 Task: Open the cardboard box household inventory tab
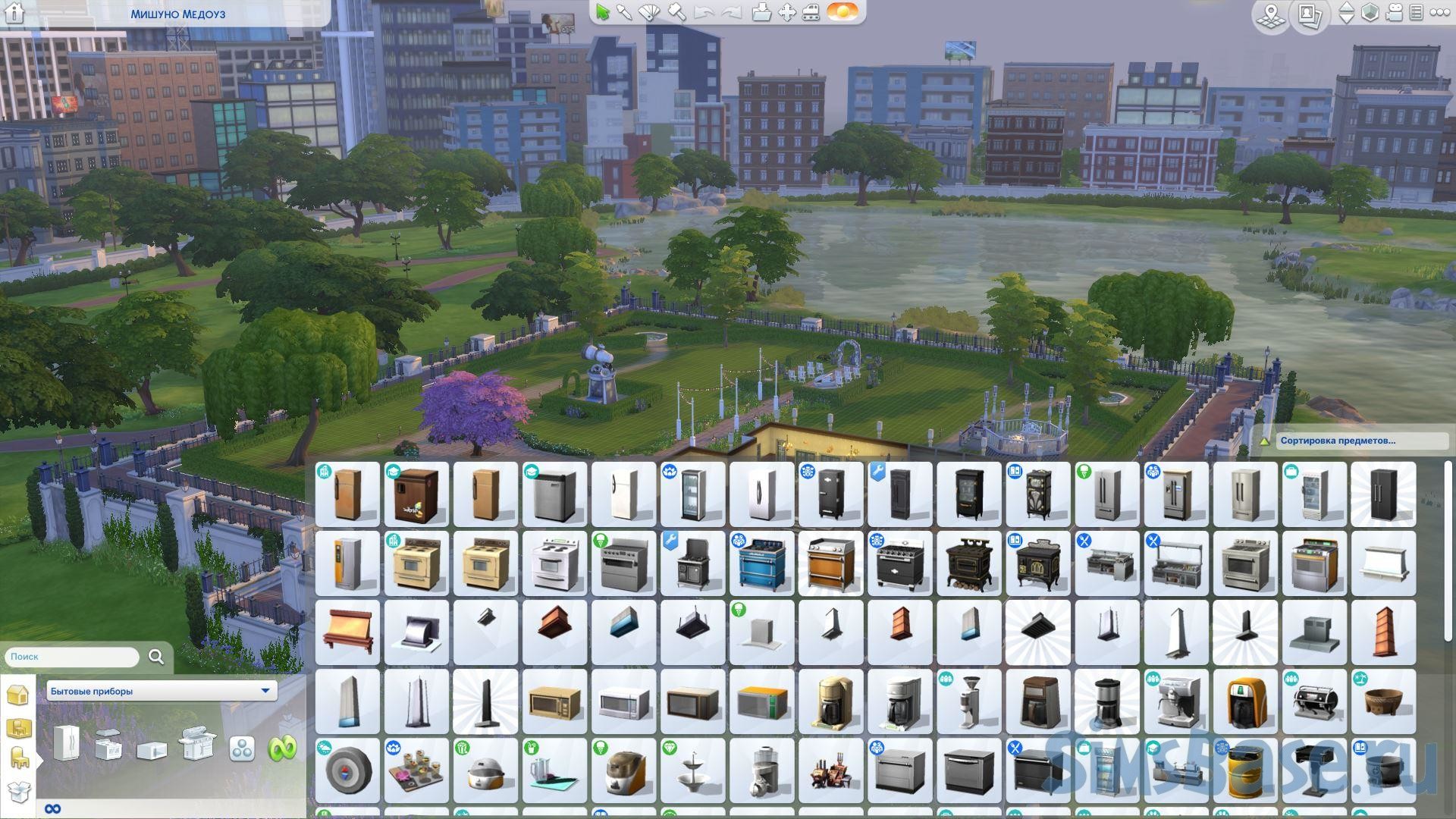tap(18, 792)
